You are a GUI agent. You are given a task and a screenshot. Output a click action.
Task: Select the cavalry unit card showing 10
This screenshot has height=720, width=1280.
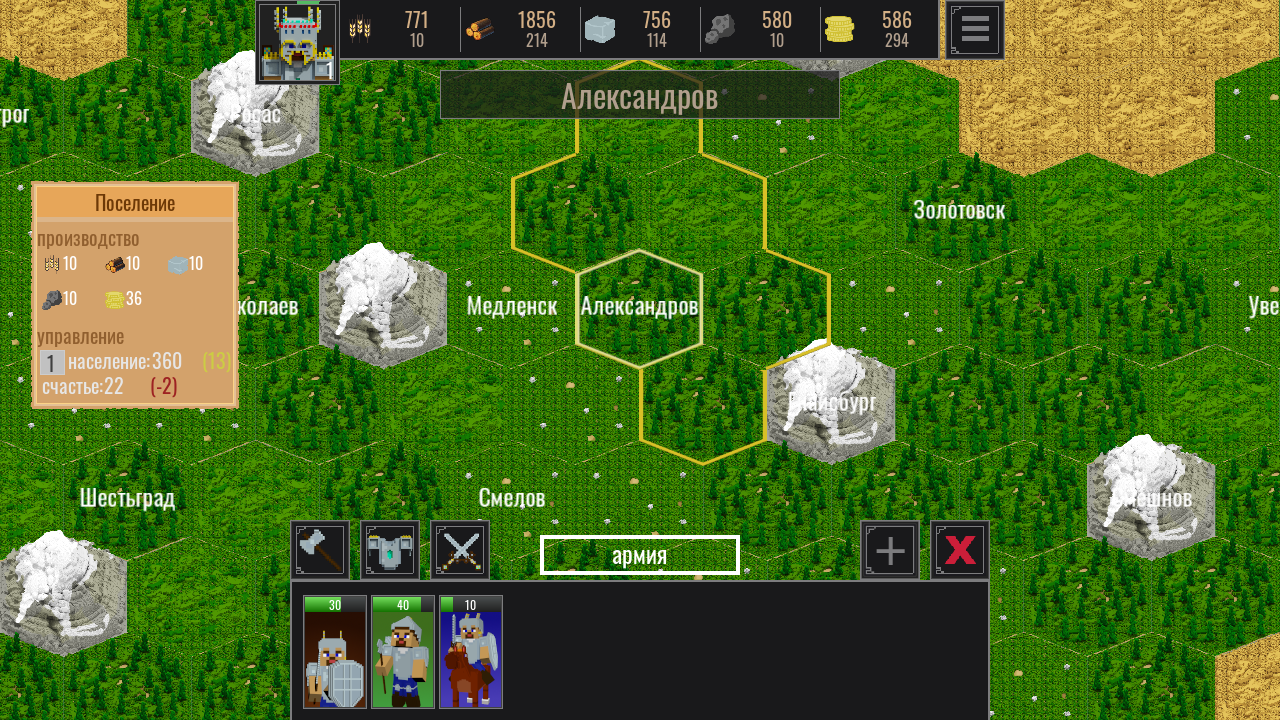pyautogui.click(x=470, y=655)
